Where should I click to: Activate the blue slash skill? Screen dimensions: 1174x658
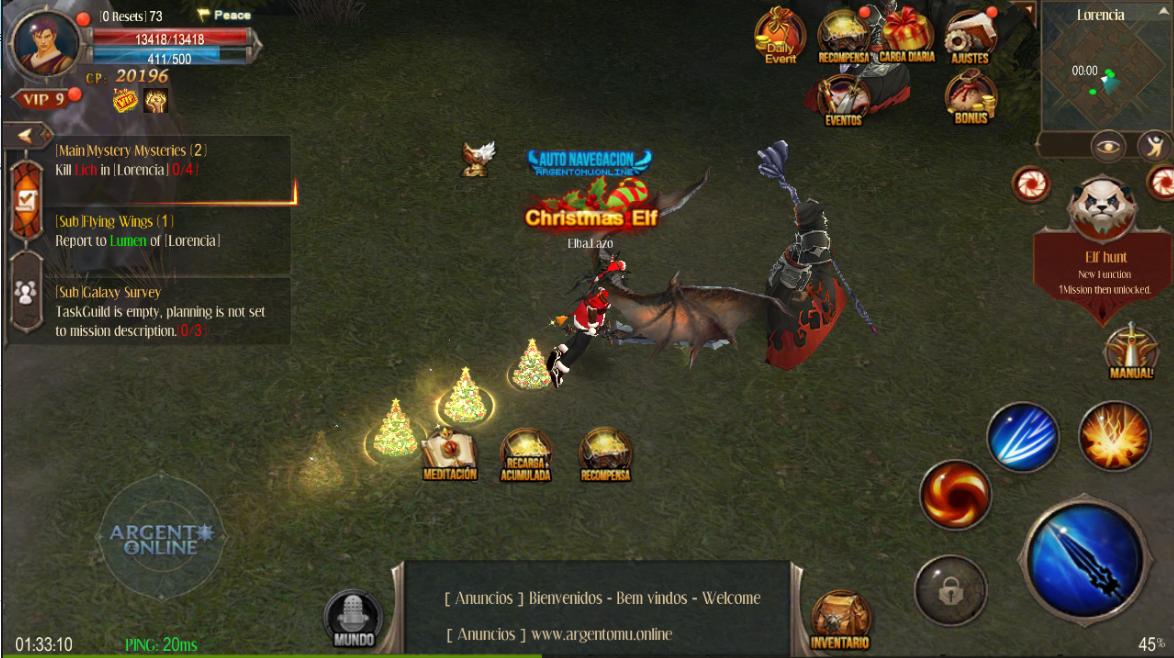pyautogui.click(x=1022, y=437)
